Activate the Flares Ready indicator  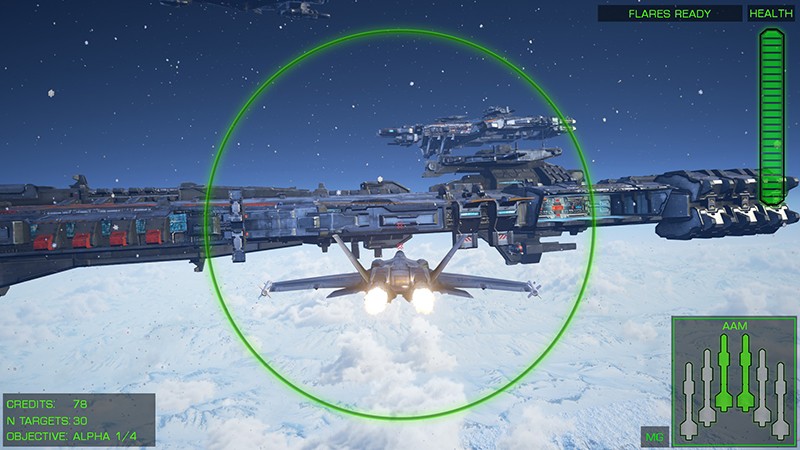[670, 14]
